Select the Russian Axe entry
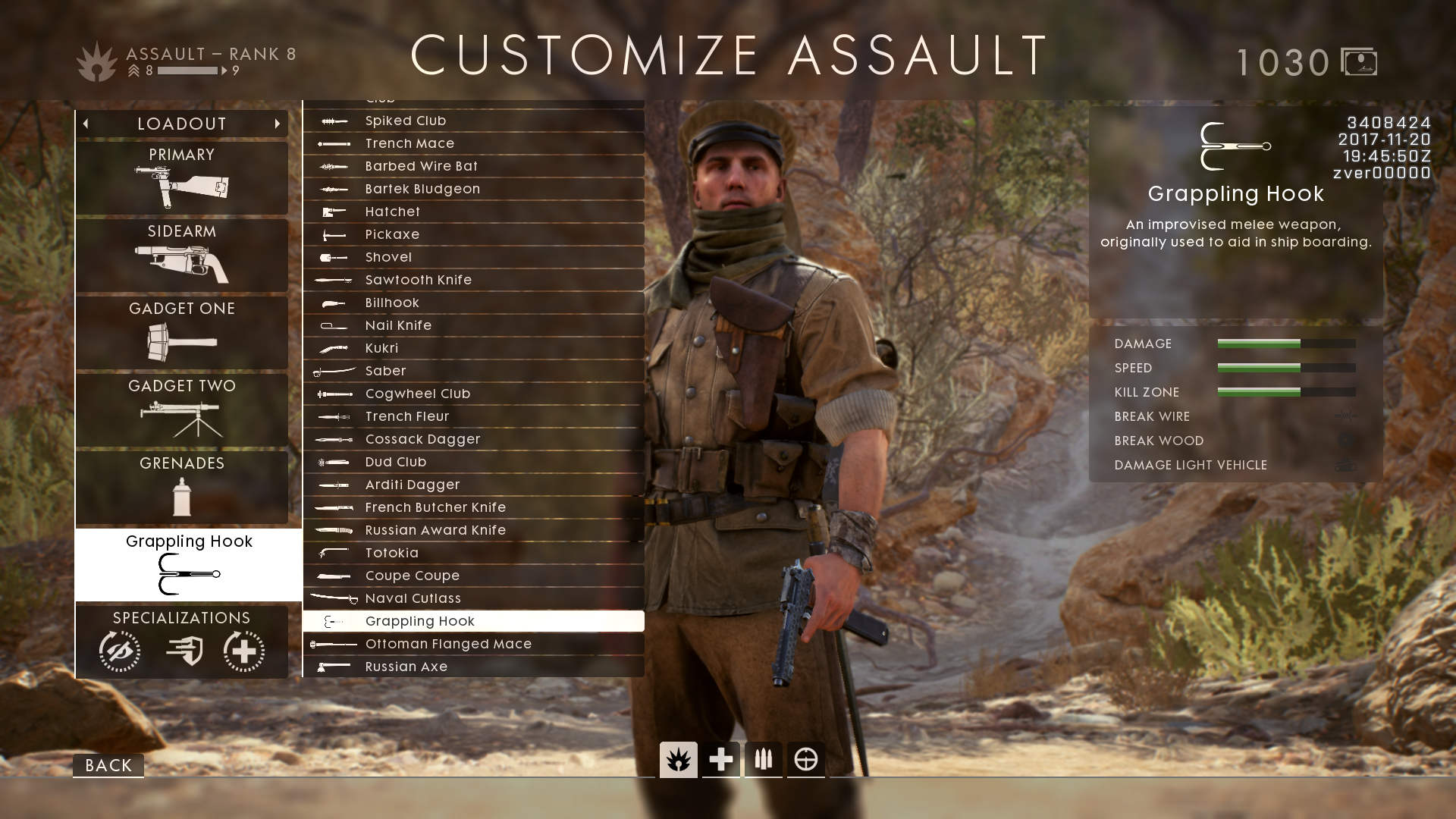 pyautogui.click(x=473, y=667)
